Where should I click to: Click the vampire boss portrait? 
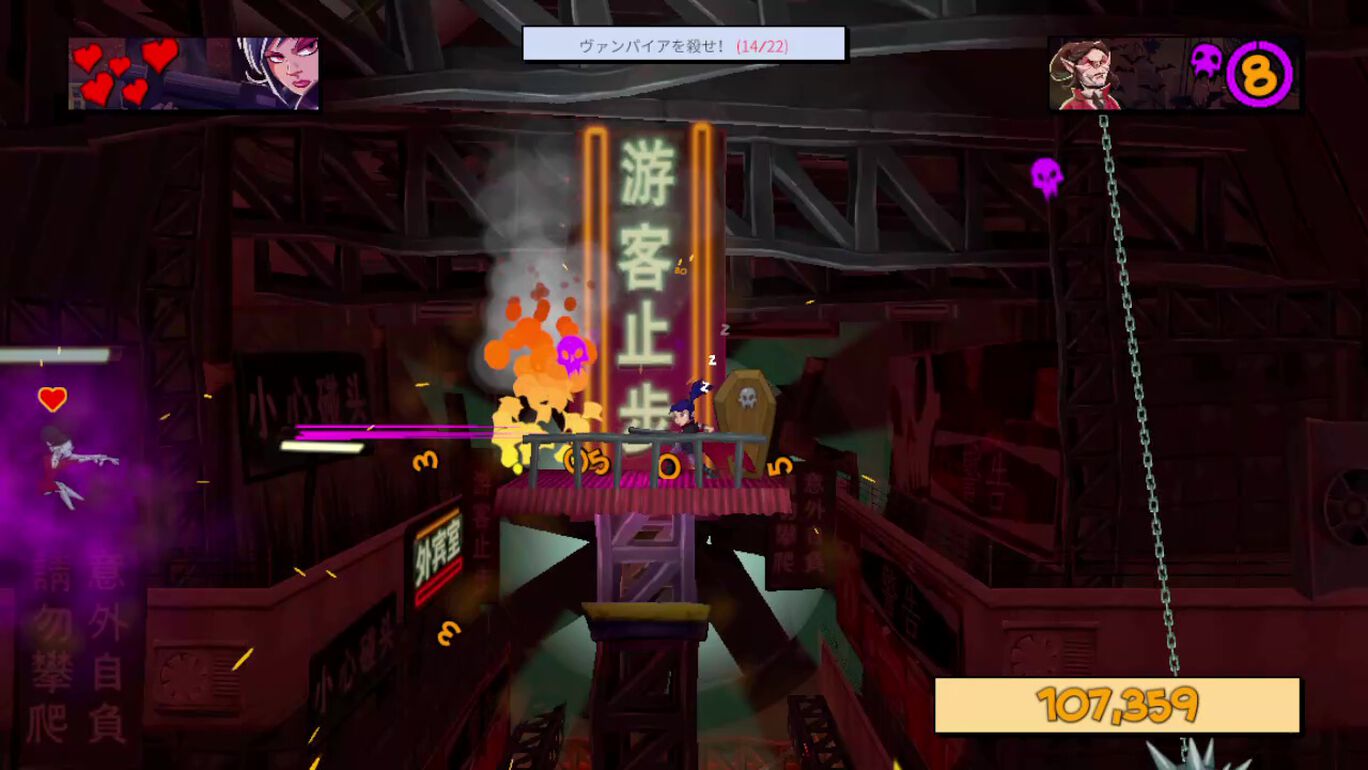pyautogui.click(x=1083, y=75)
